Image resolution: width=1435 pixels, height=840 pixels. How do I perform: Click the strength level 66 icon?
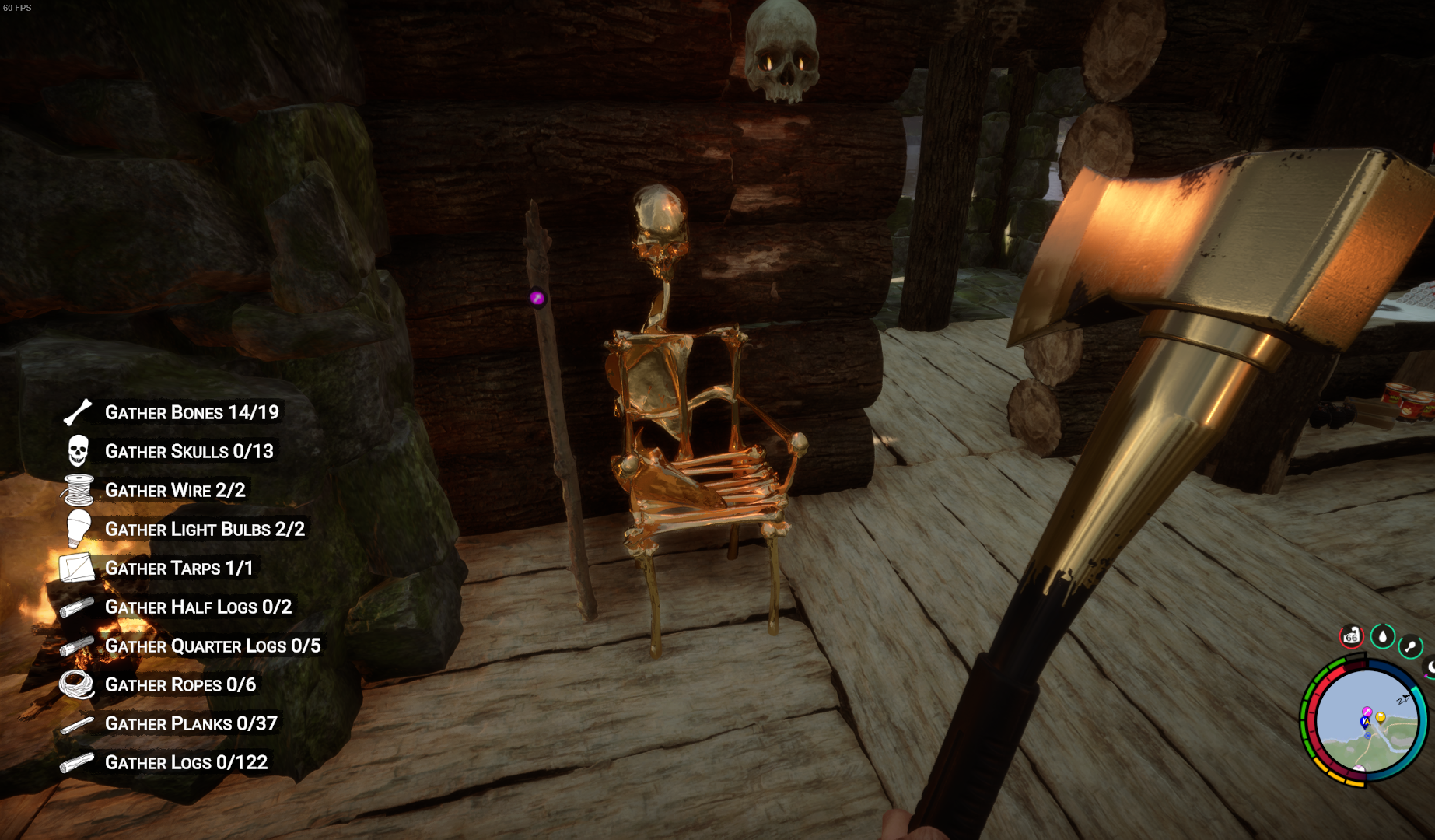1352,636
